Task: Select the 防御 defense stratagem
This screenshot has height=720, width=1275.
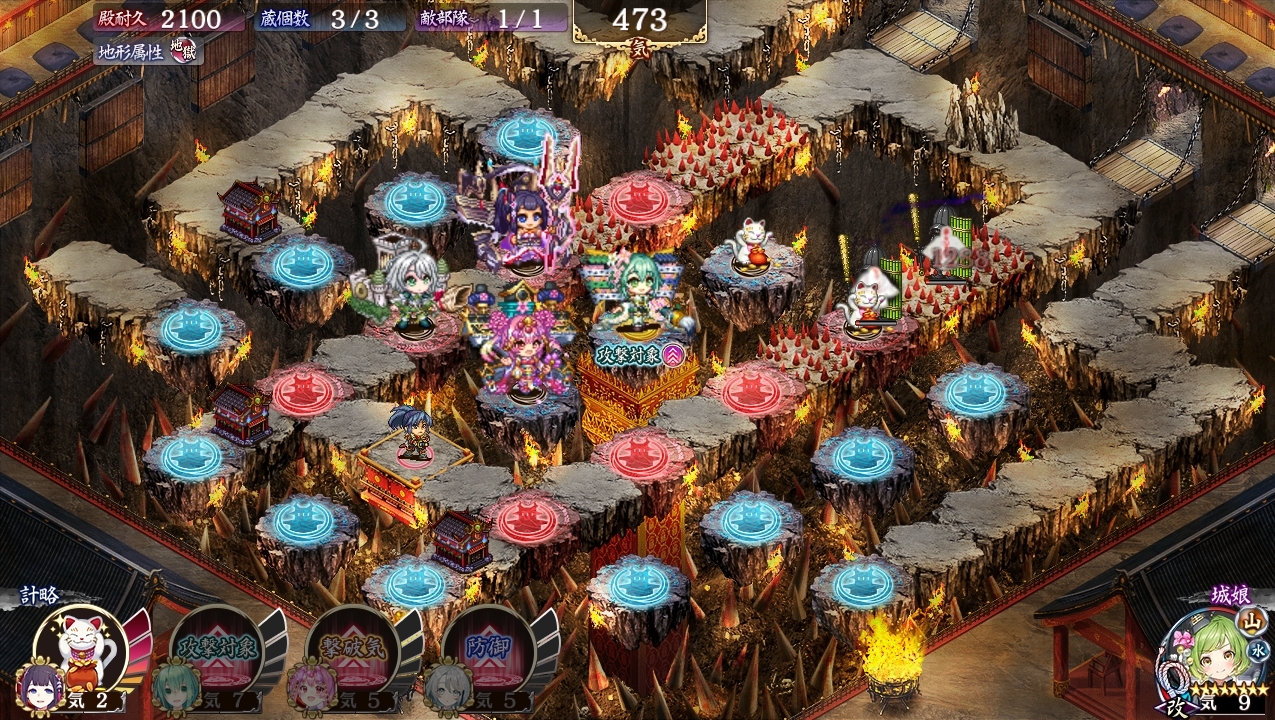Action: point(486,649)
